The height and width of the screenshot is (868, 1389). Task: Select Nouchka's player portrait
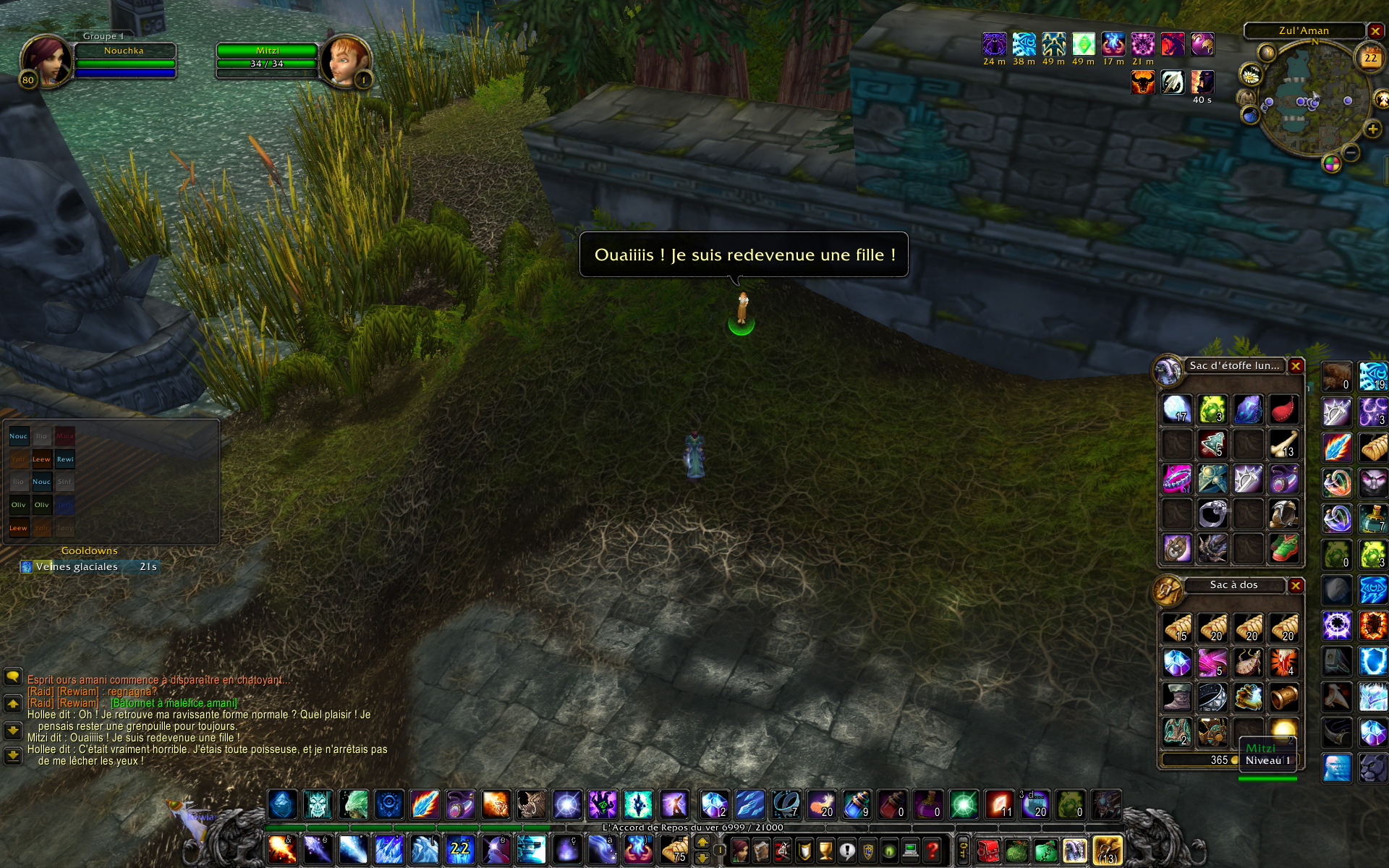[x=45, y=61]
